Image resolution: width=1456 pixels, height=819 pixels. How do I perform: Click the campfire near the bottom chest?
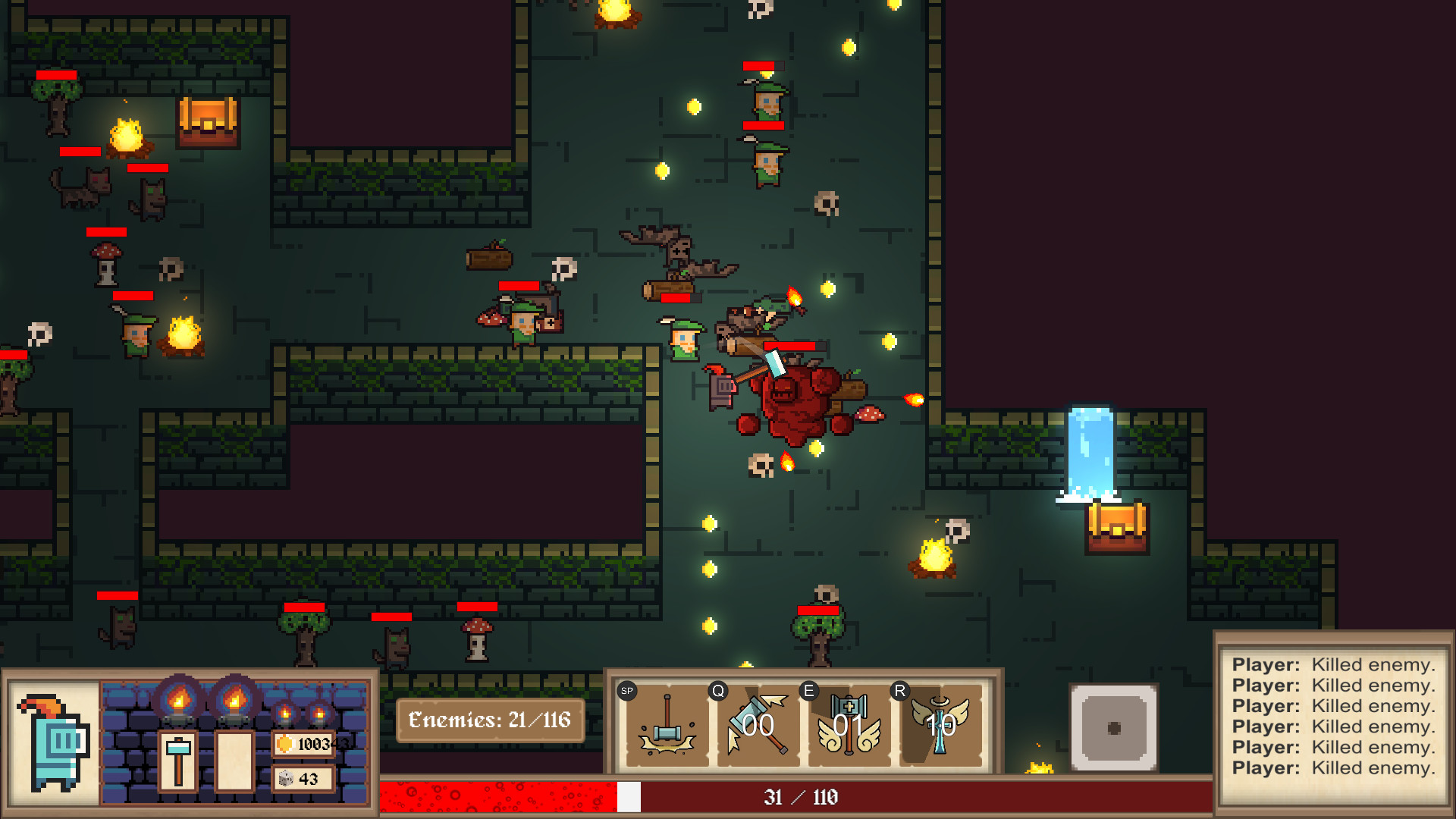click(x=932, y=557)
